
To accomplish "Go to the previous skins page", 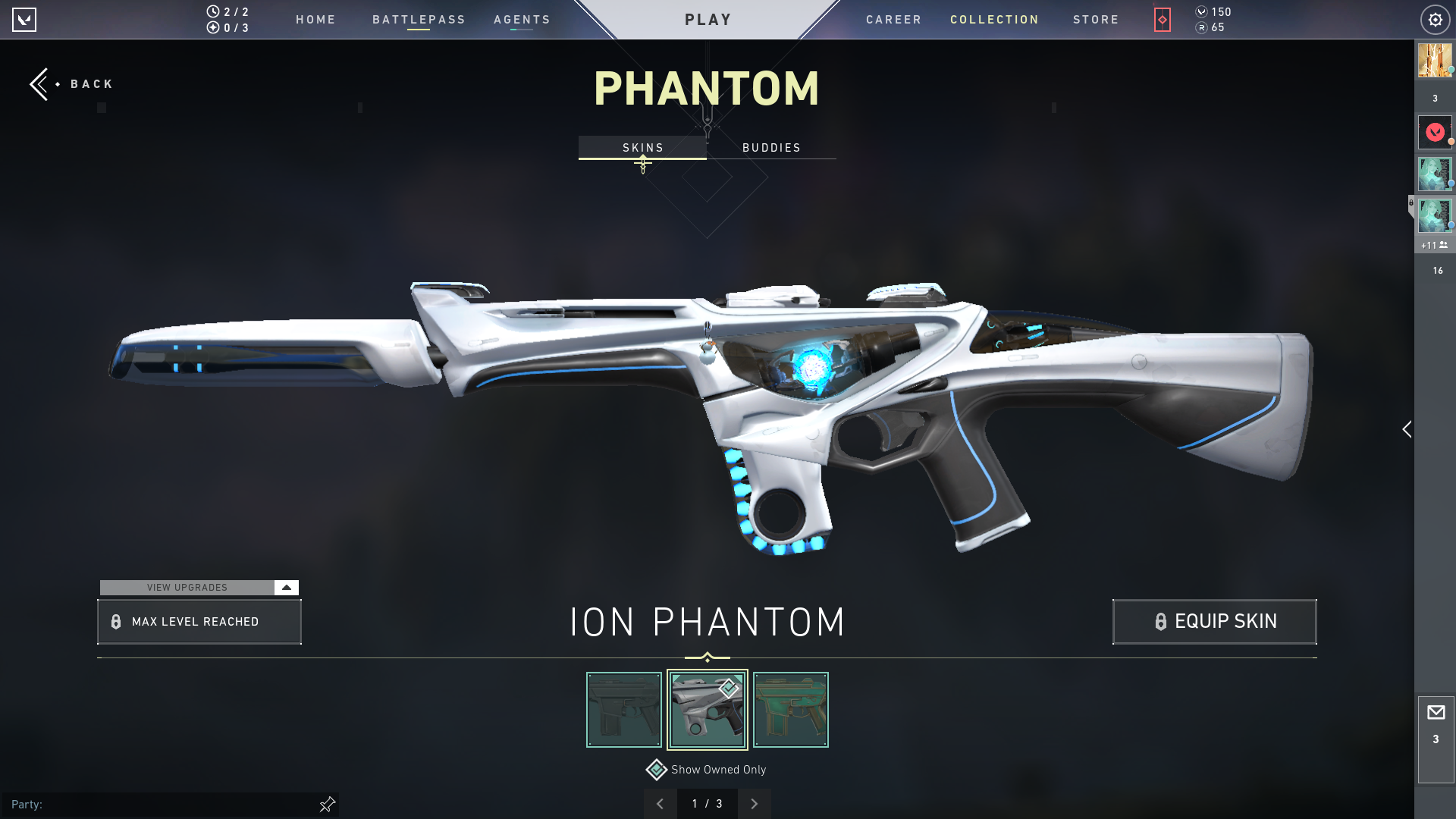I will [x=660, y=804].
